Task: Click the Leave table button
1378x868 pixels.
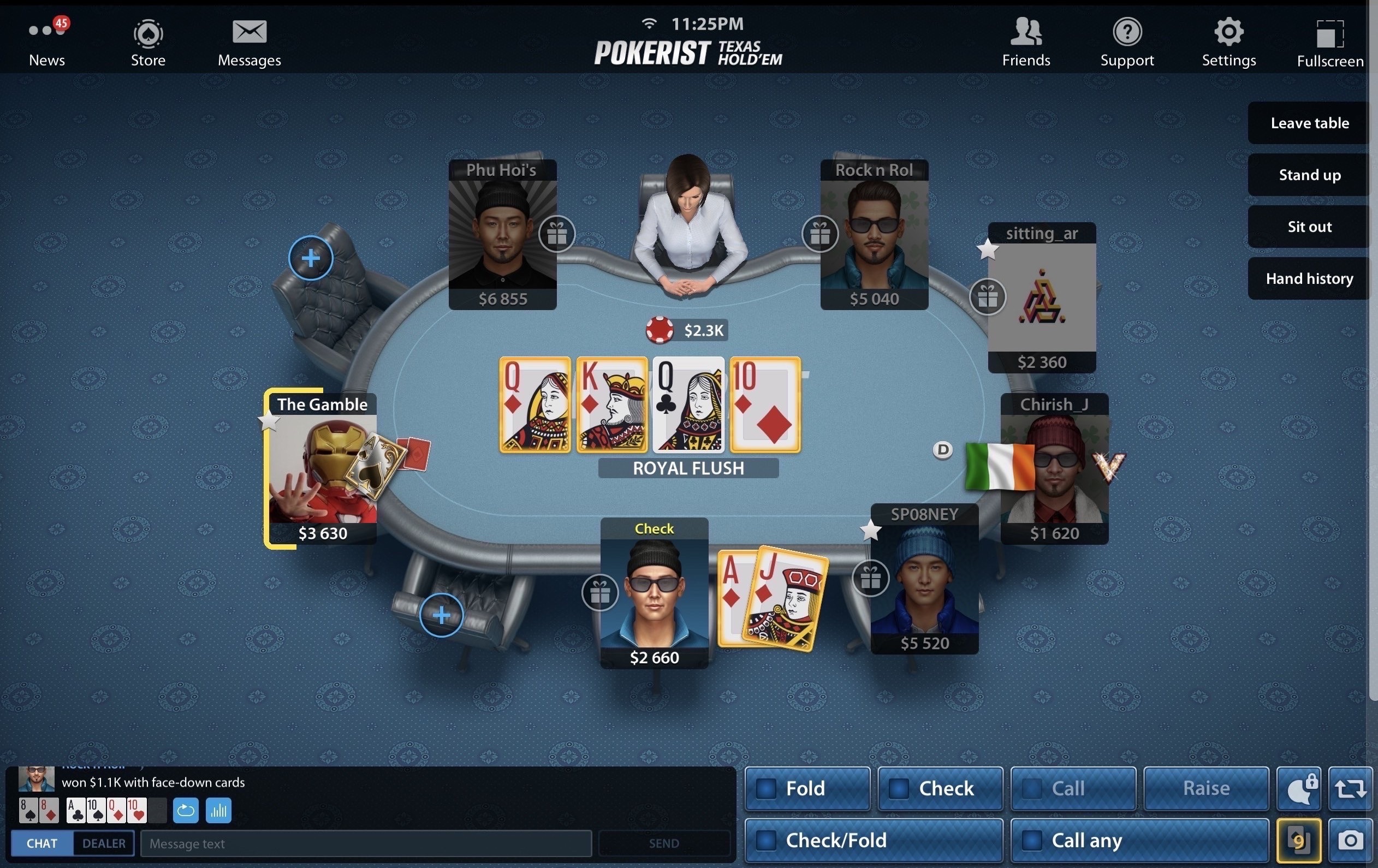Action: coord(1309,123)
